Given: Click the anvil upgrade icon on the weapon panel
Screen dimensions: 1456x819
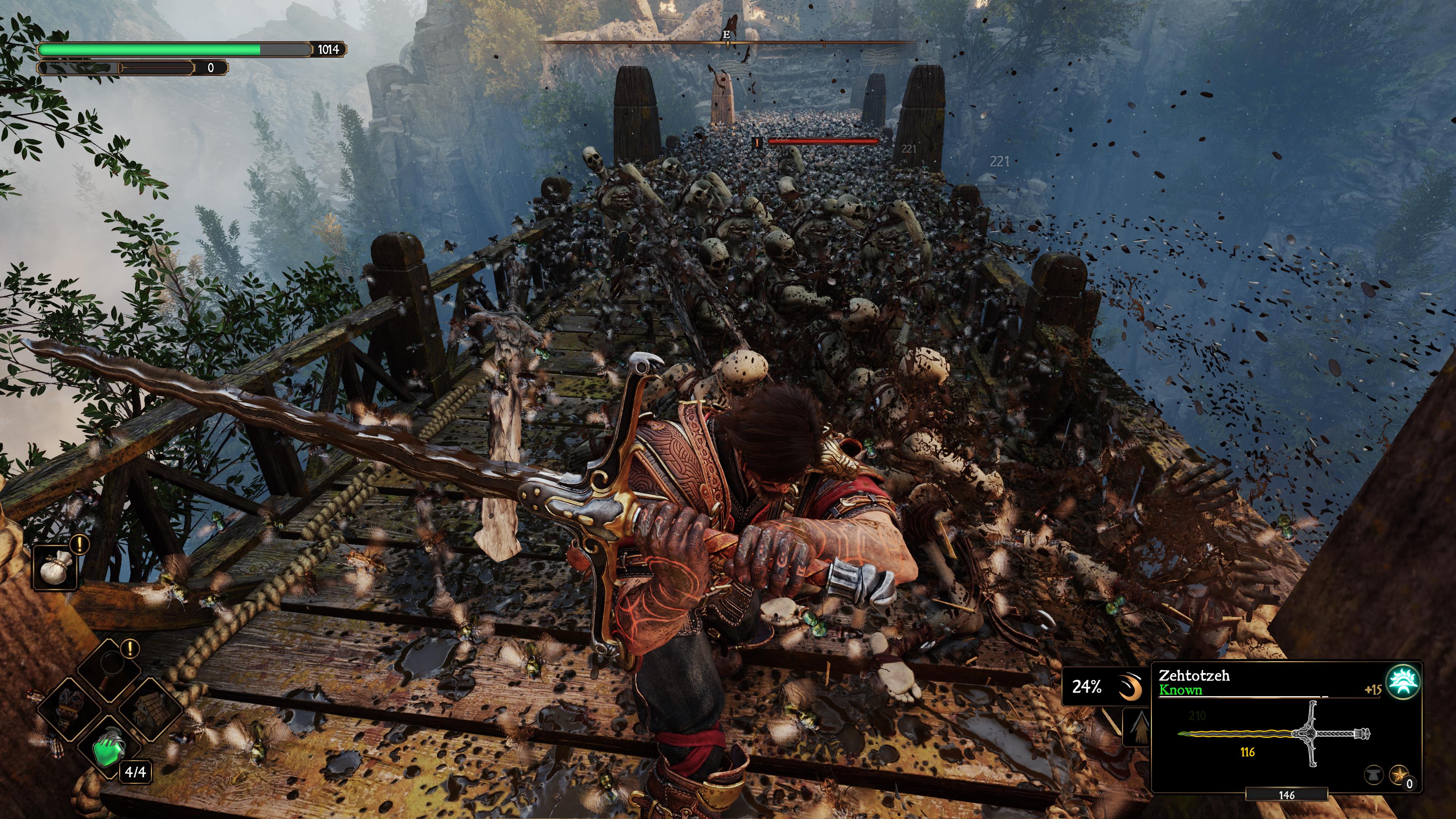Looking at the screenshot, I should click(1375, 775).
